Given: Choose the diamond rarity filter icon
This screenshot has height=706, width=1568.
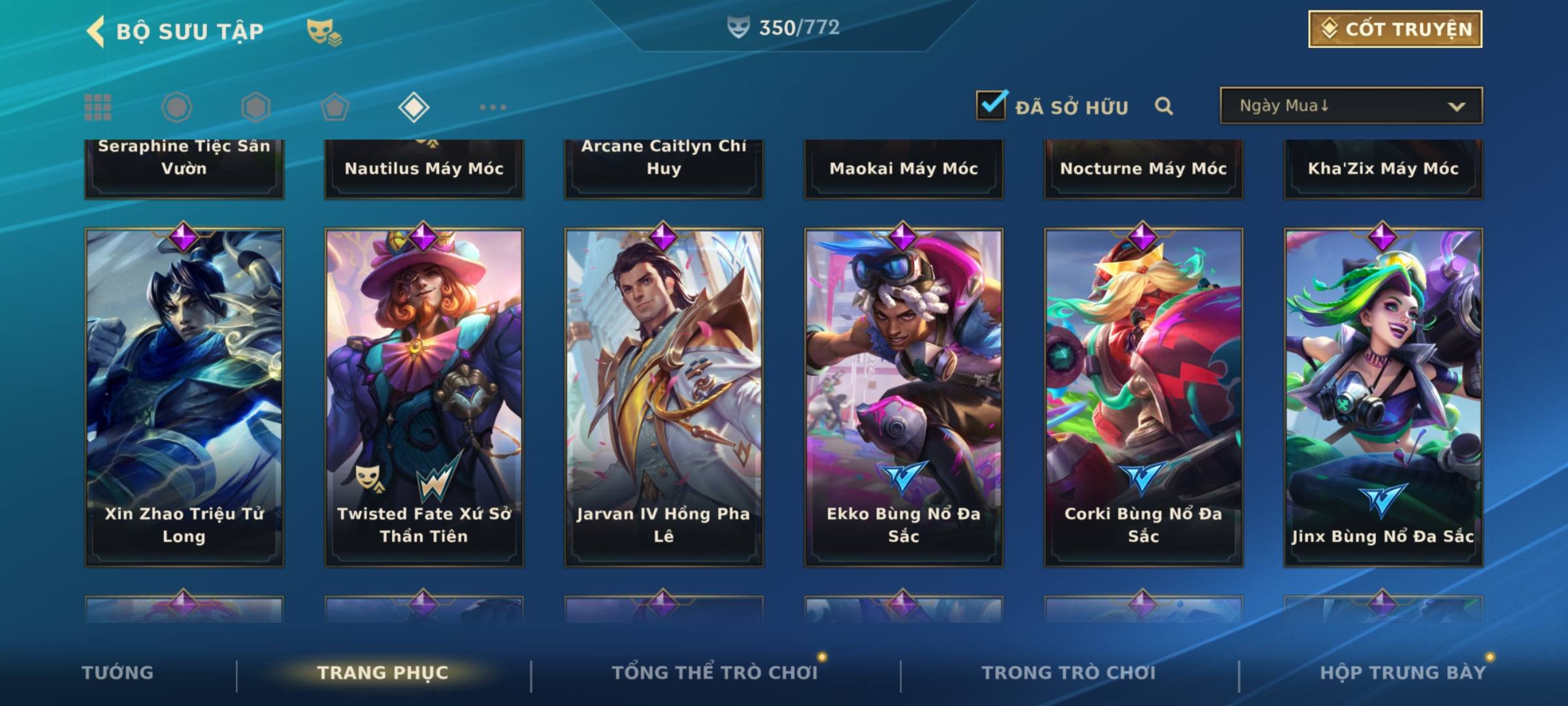Looking at the screenshot, I should pyautogui.click(x=414, y=107).
